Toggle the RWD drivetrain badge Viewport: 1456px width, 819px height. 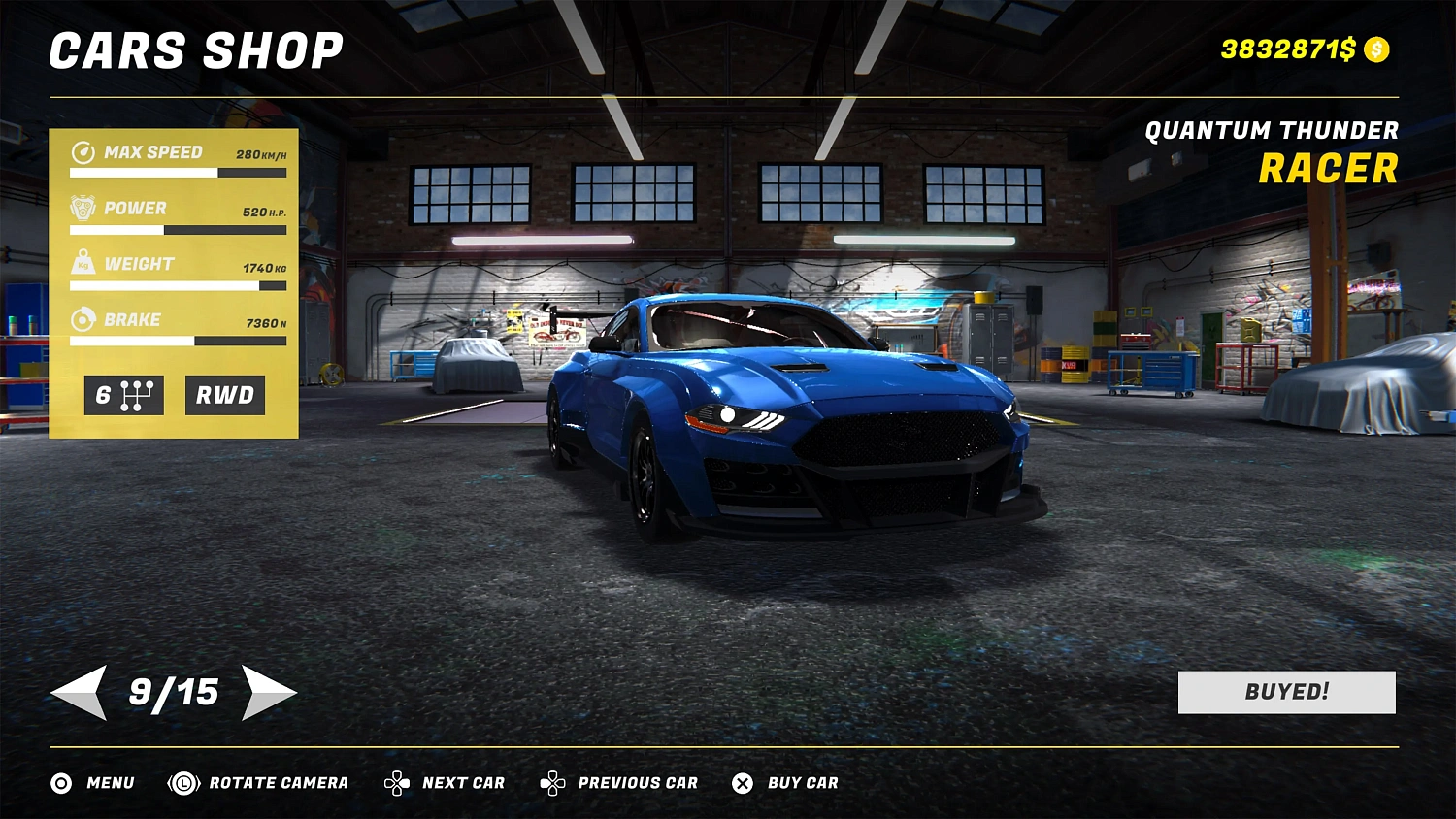(x=224, y=395)
